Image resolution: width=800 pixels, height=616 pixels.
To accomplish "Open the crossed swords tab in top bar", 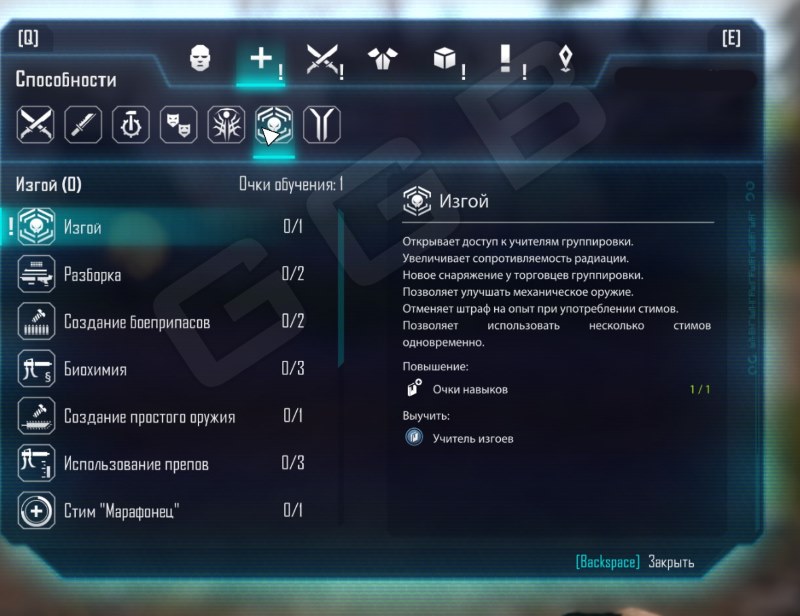I will pyautogui.click(x=321, y=60).
